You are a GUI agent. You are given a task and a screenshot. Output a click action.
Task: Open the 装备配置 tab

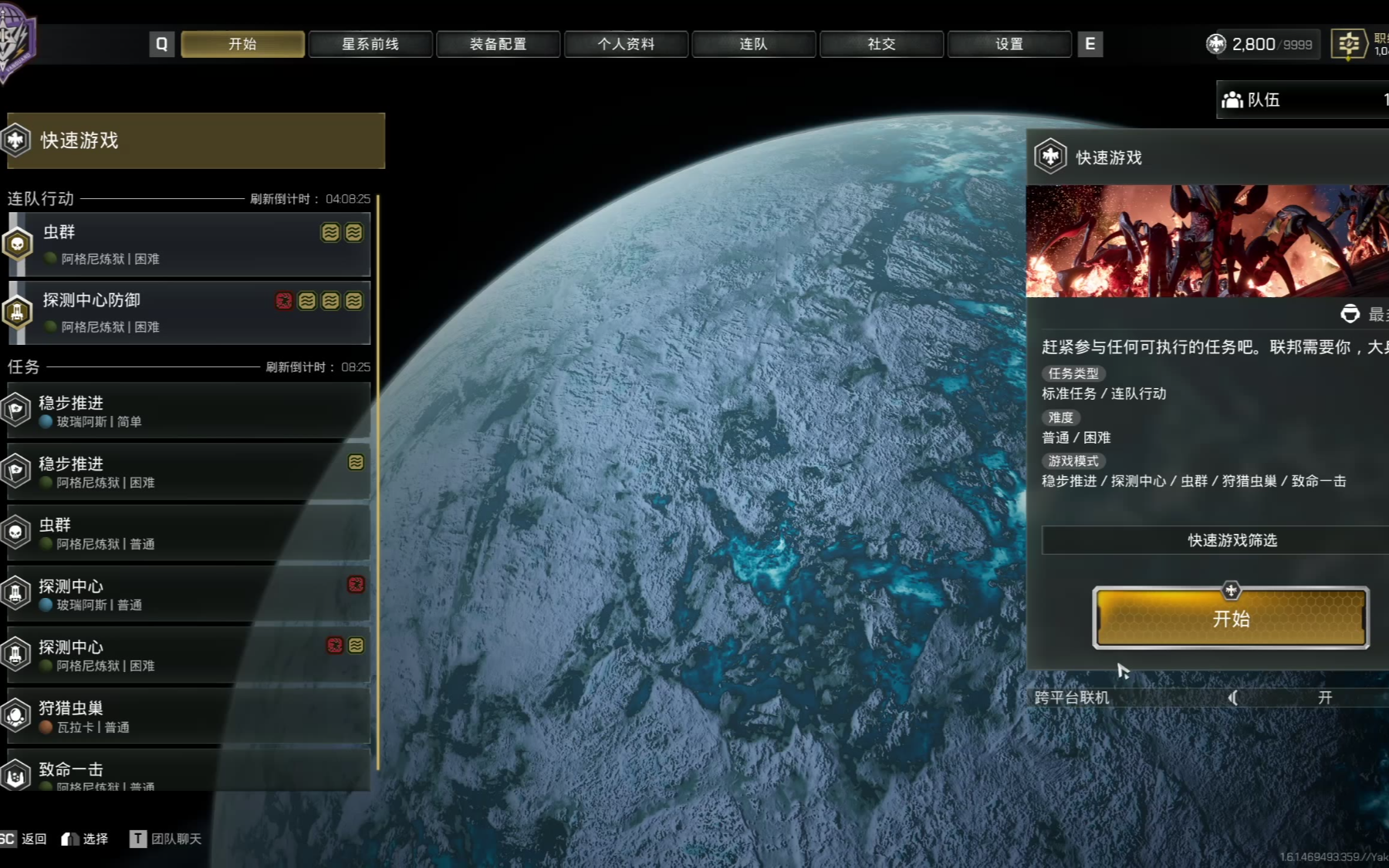tap(498, 44)
